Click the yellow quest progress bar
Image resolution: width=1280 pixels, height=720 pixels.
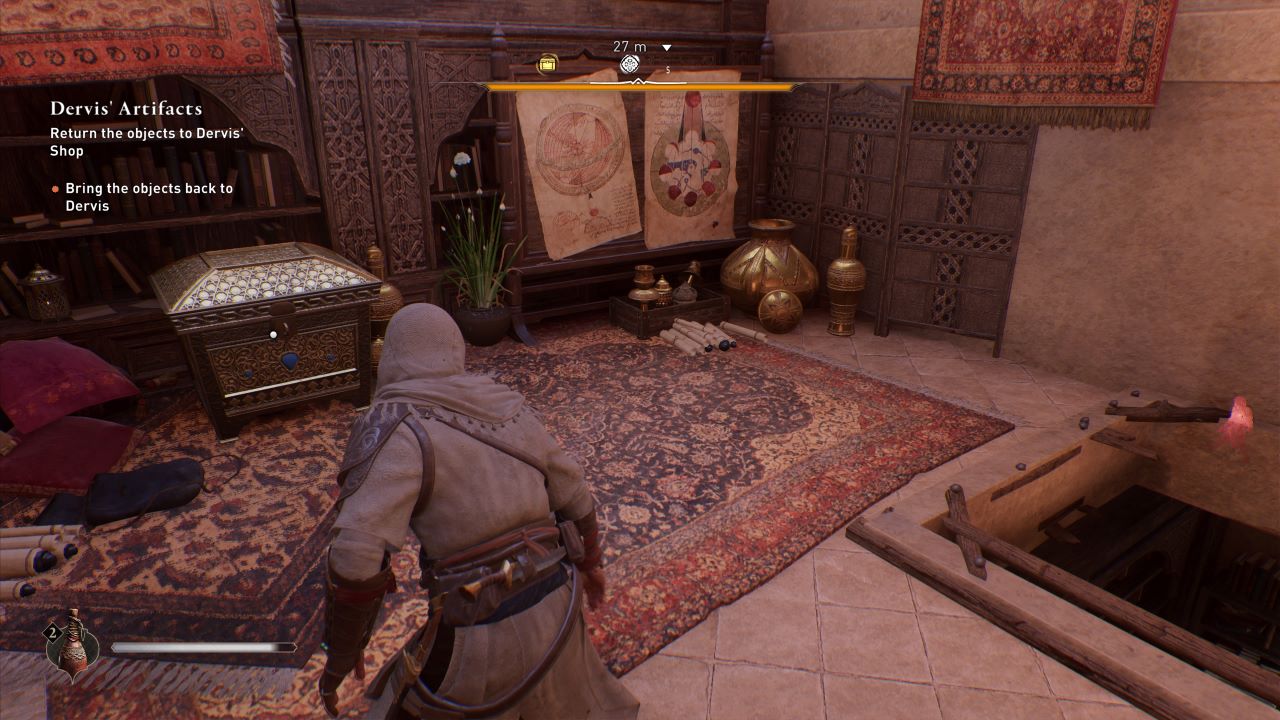coord(637,87)
